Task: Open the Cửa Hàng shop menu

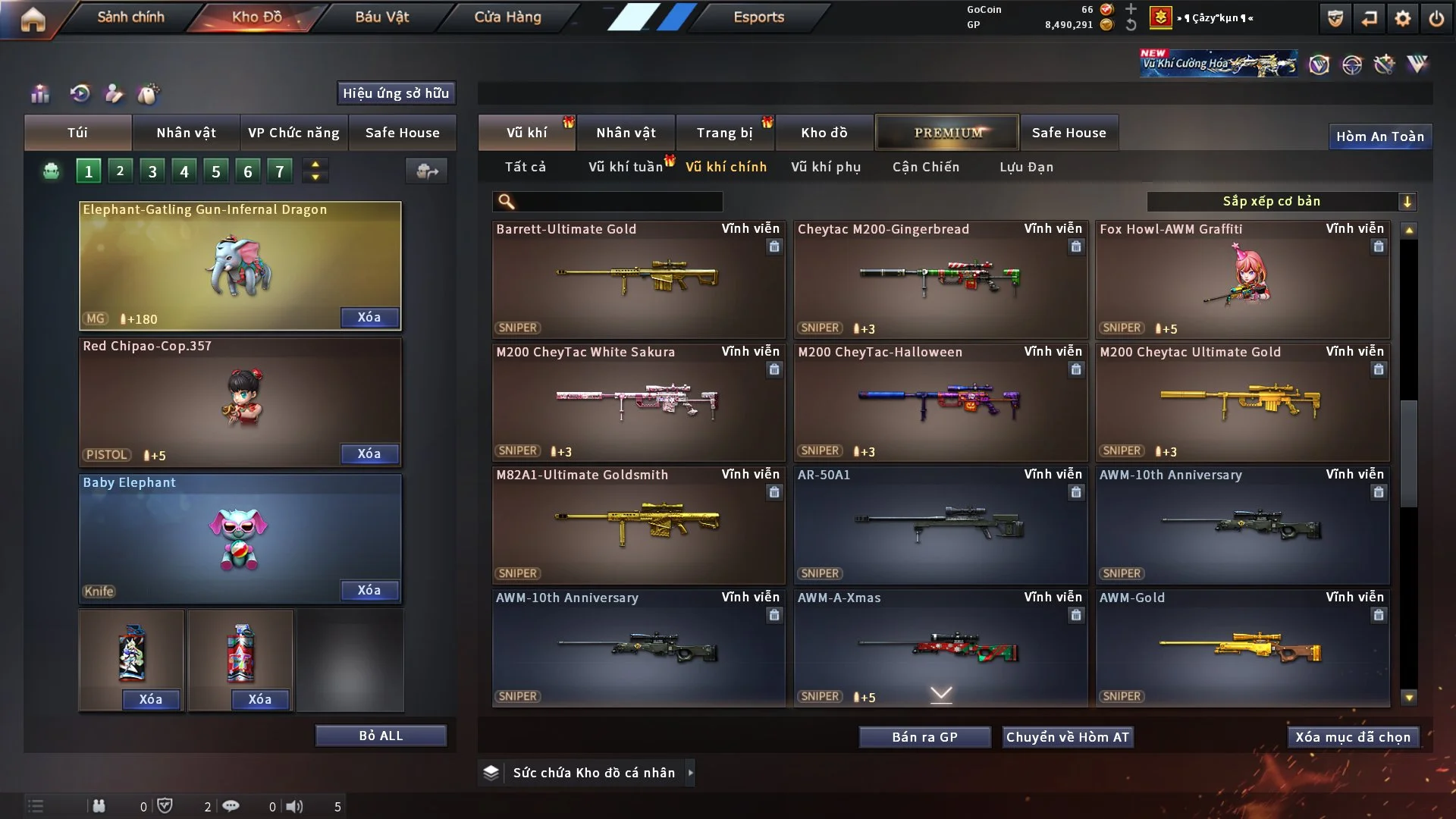Action: coord(507,17)
